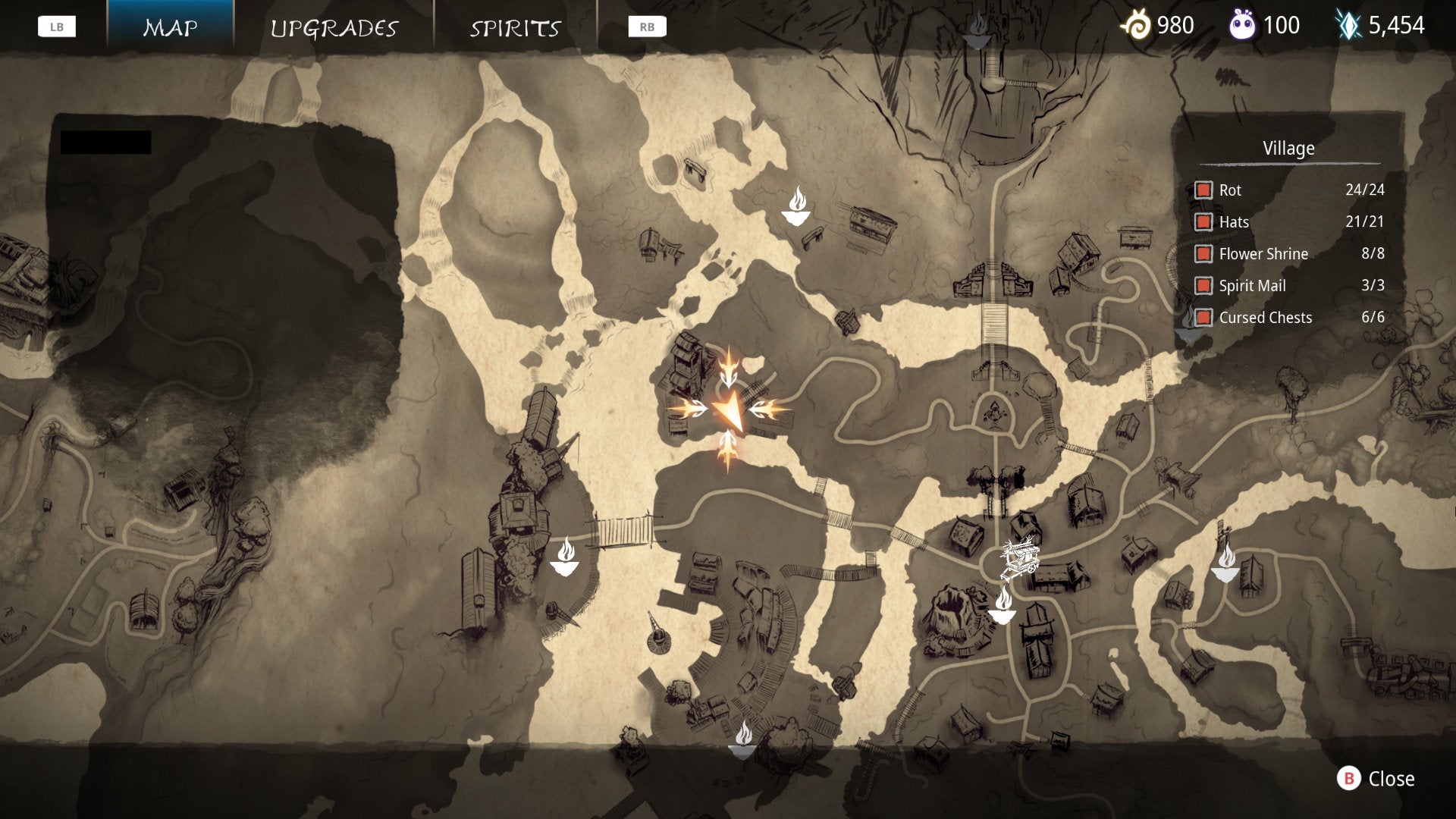The height and width of the screenshot is (819, 1456).
Task: Switch to the UPGRADES tab
Action: pyautogui.click(x=334, y=28)
